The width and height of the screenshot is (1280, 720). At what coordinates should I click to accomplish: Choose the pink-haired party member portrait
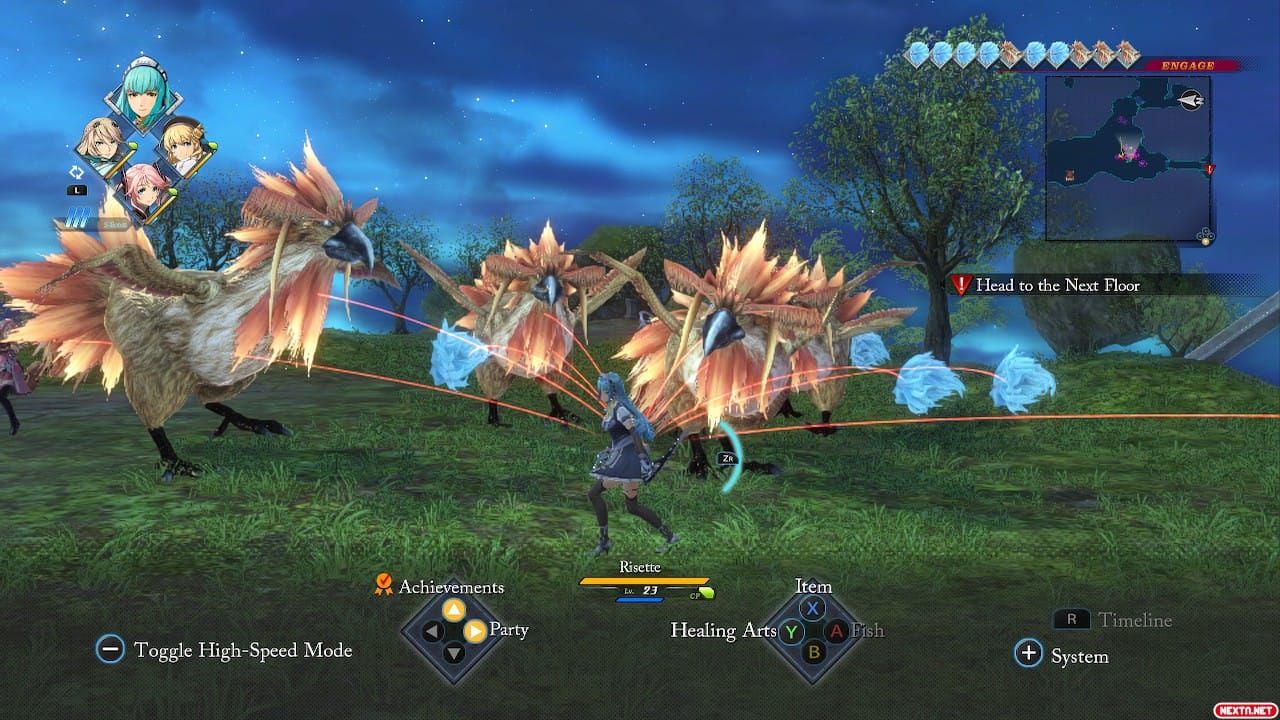143,190
